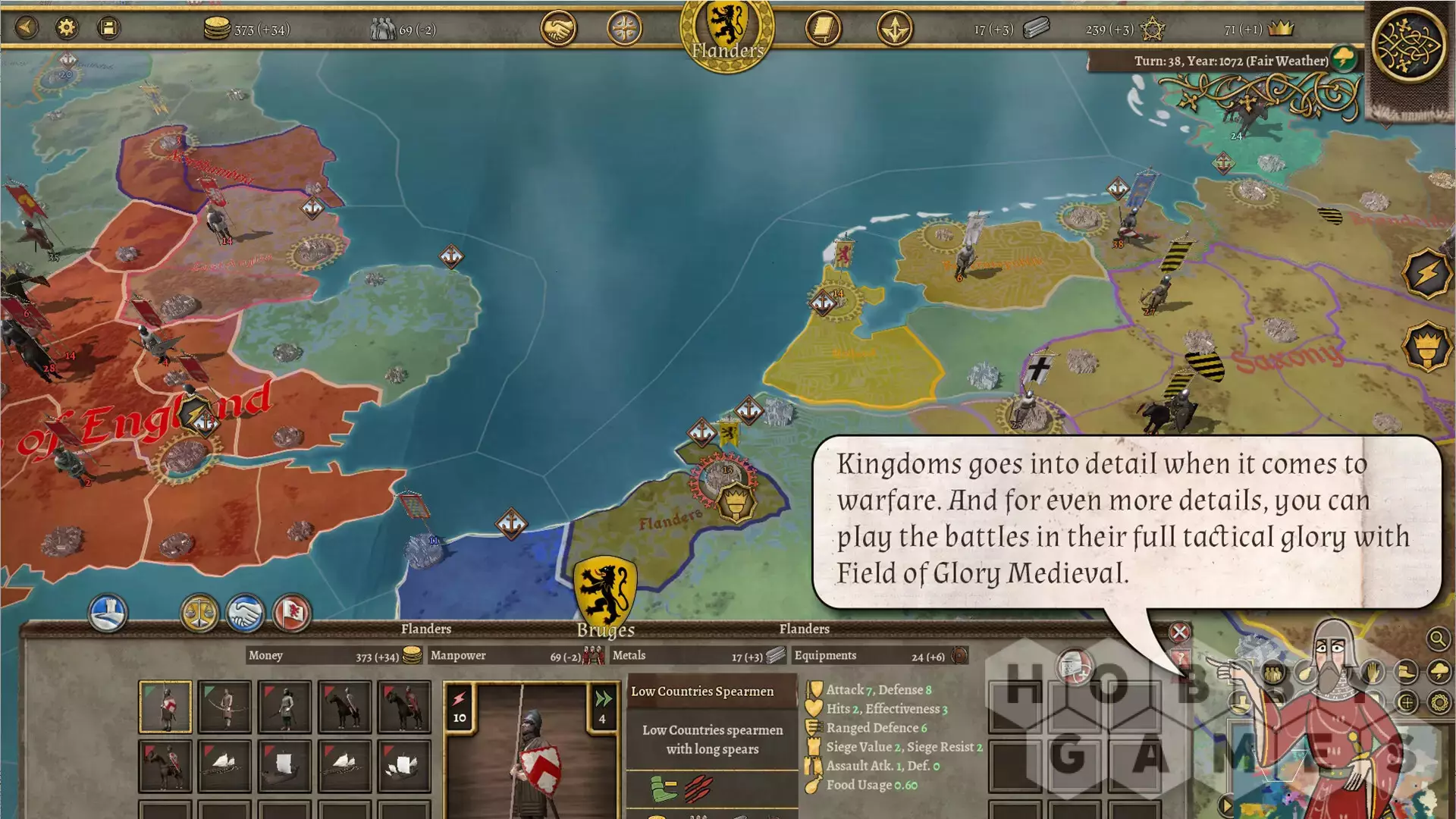End turn with the ornate knot button
Image resolution: width=1456 pixels, height=819 pixels.
pos(1410,45)
